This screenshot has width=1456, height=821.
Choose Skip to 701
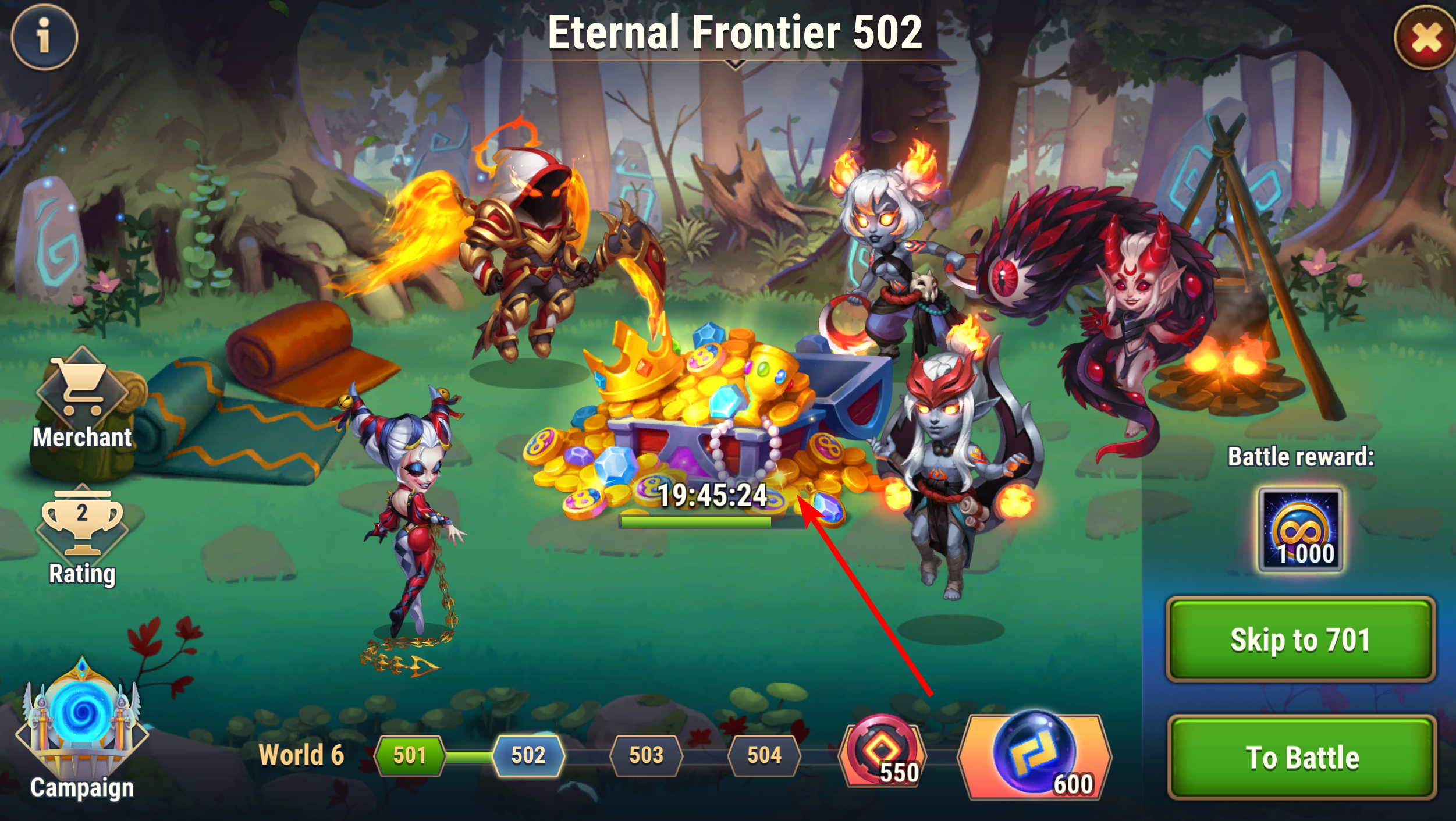click(1300, 639)
